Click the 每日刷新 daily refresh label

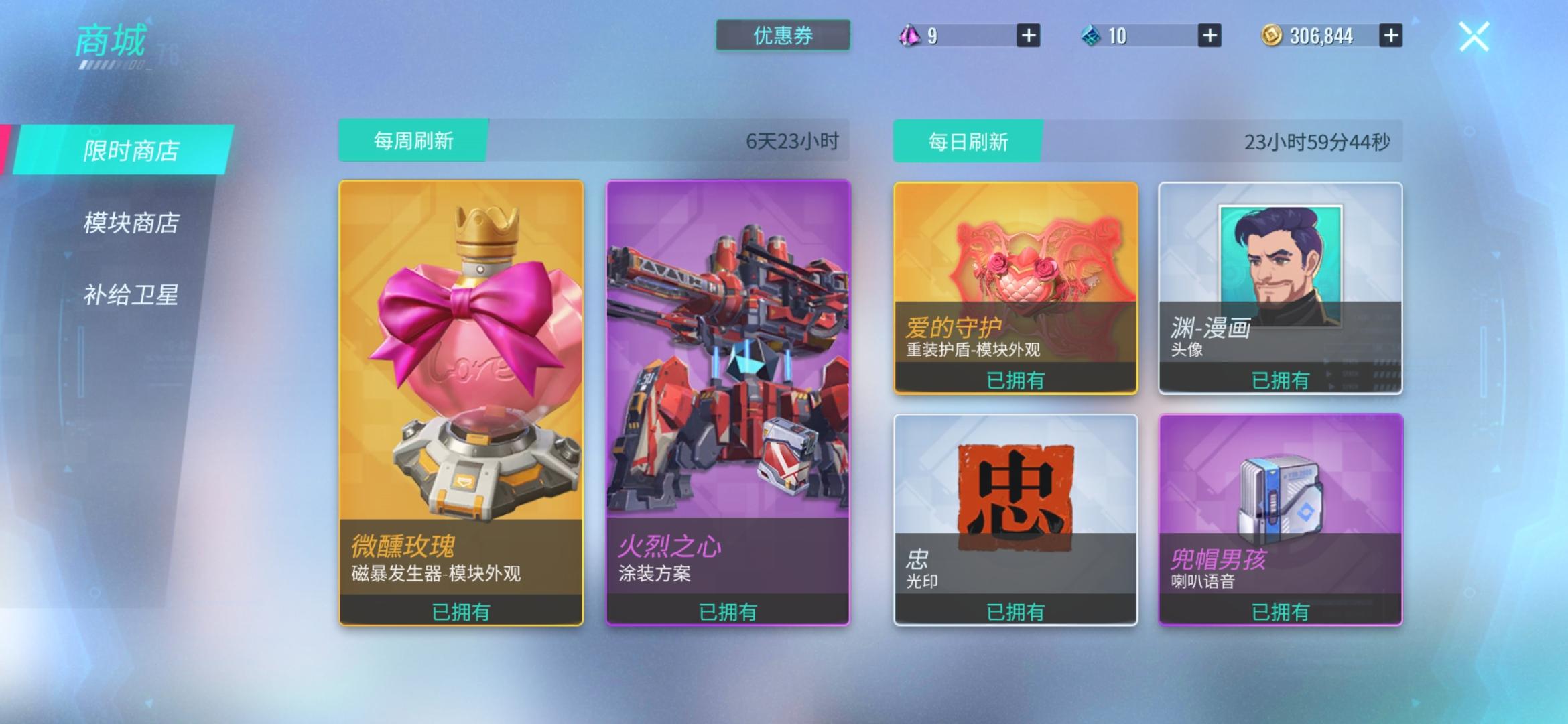968,141
